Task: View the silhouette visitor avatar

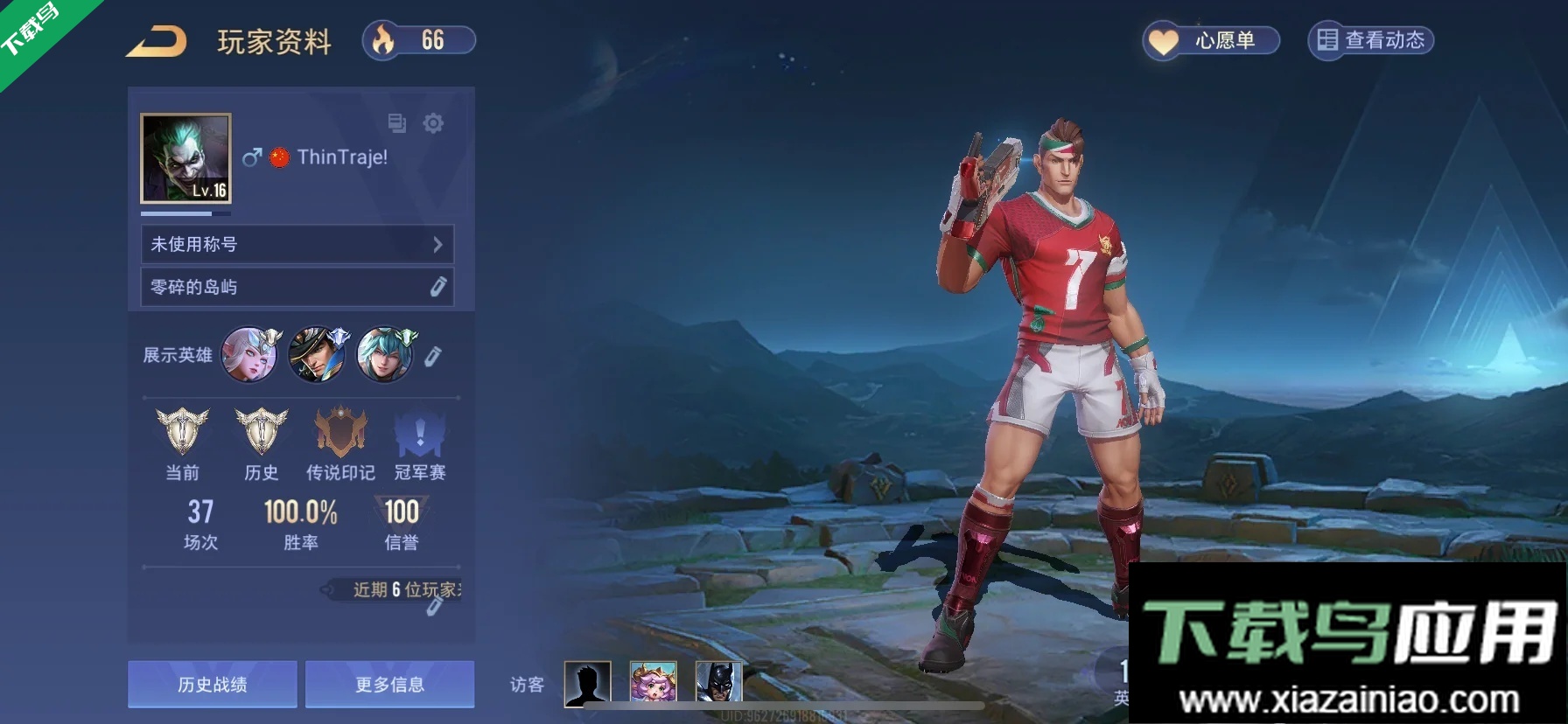Action: tap(587, 682)
